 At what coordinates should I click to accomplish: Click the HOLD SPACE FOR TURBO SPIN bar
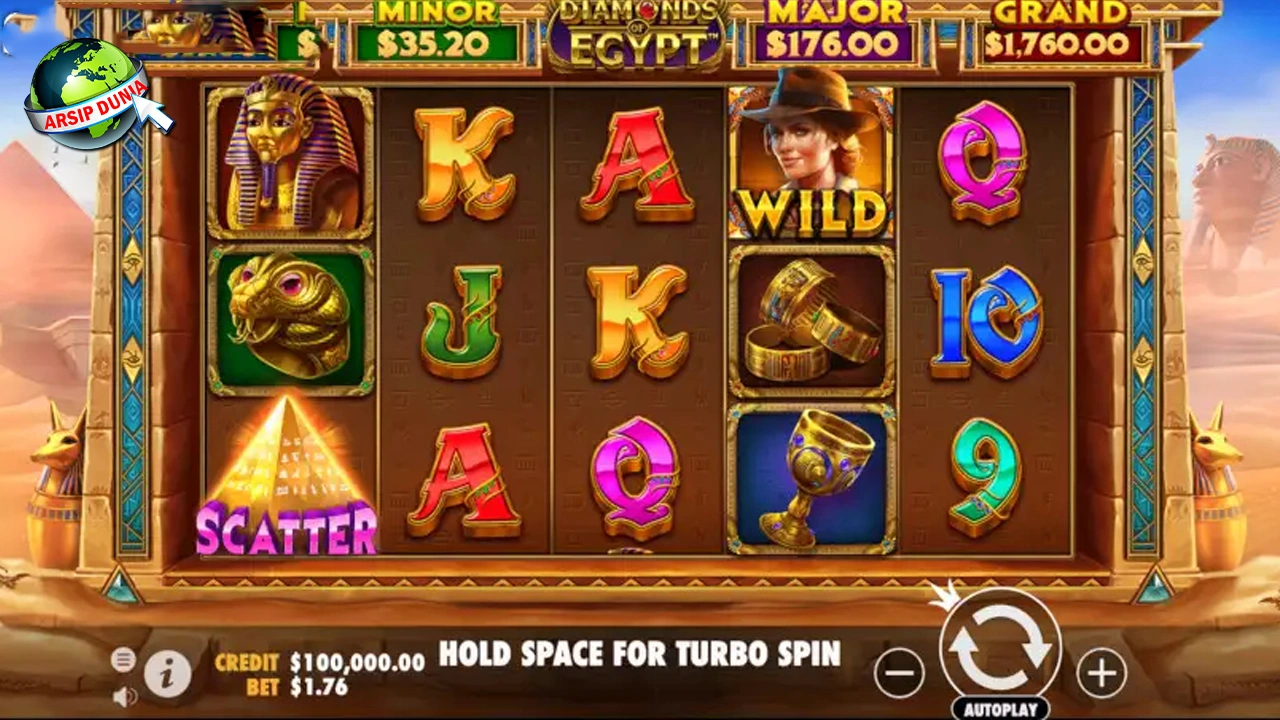tap(640, 655)
